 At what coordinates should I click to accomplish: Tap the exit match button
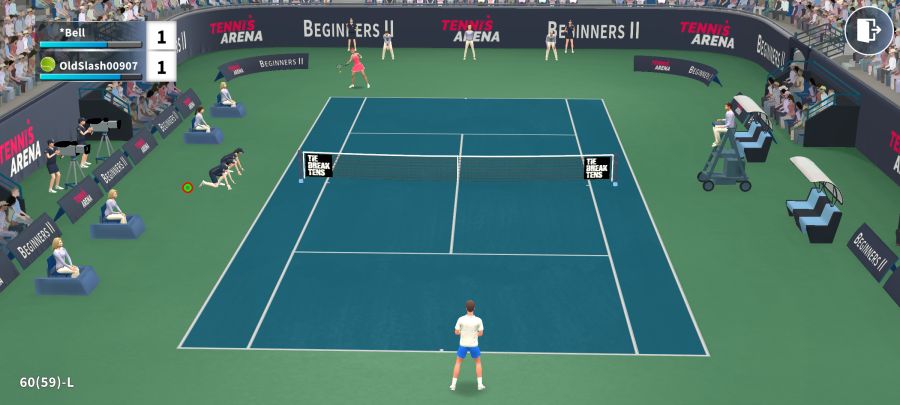tap(868, 31)
